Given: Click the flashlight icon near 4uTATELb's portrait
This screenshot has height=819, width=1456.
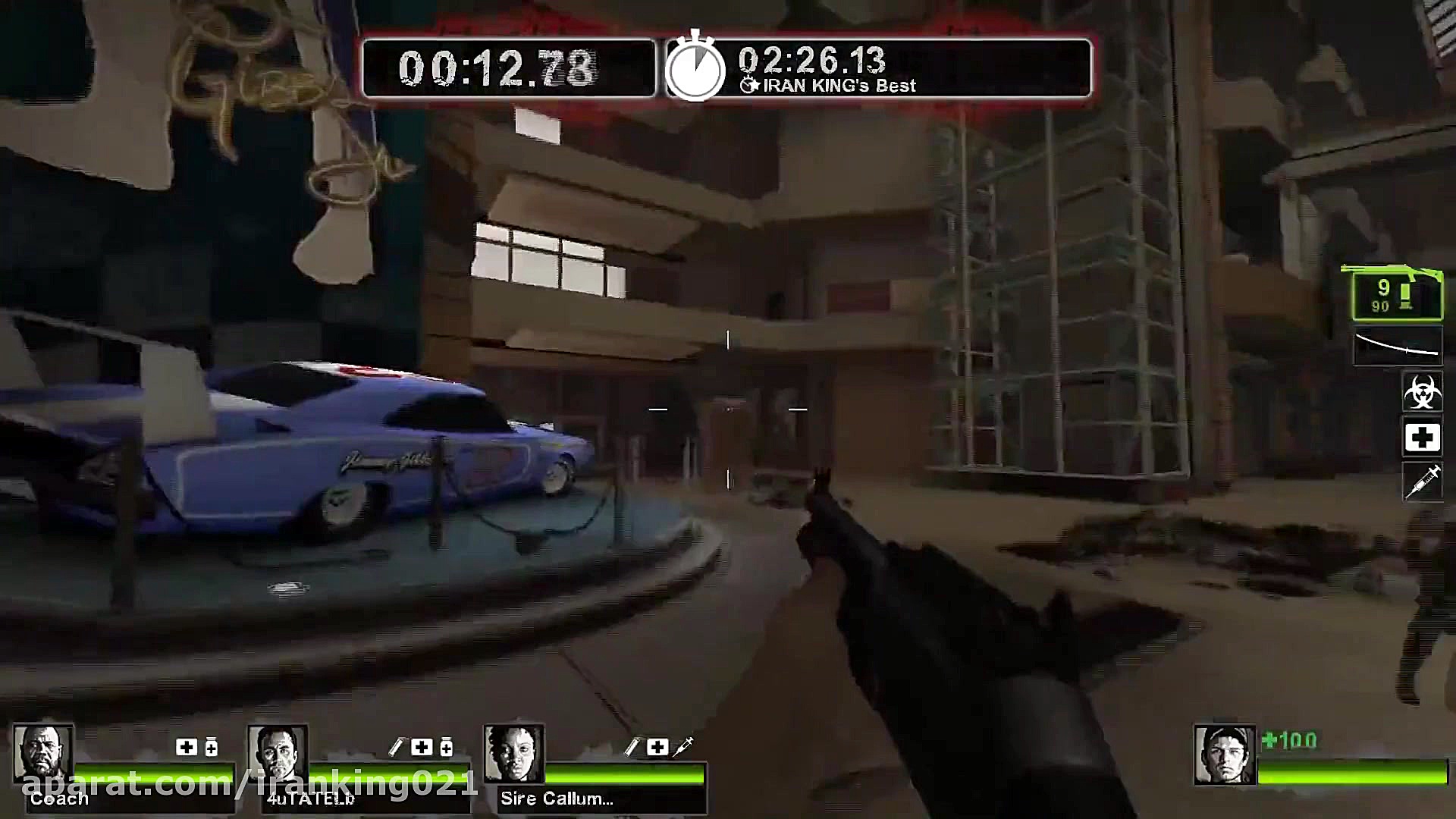Looking at the screenshot, I should click(x=397, y=746).
